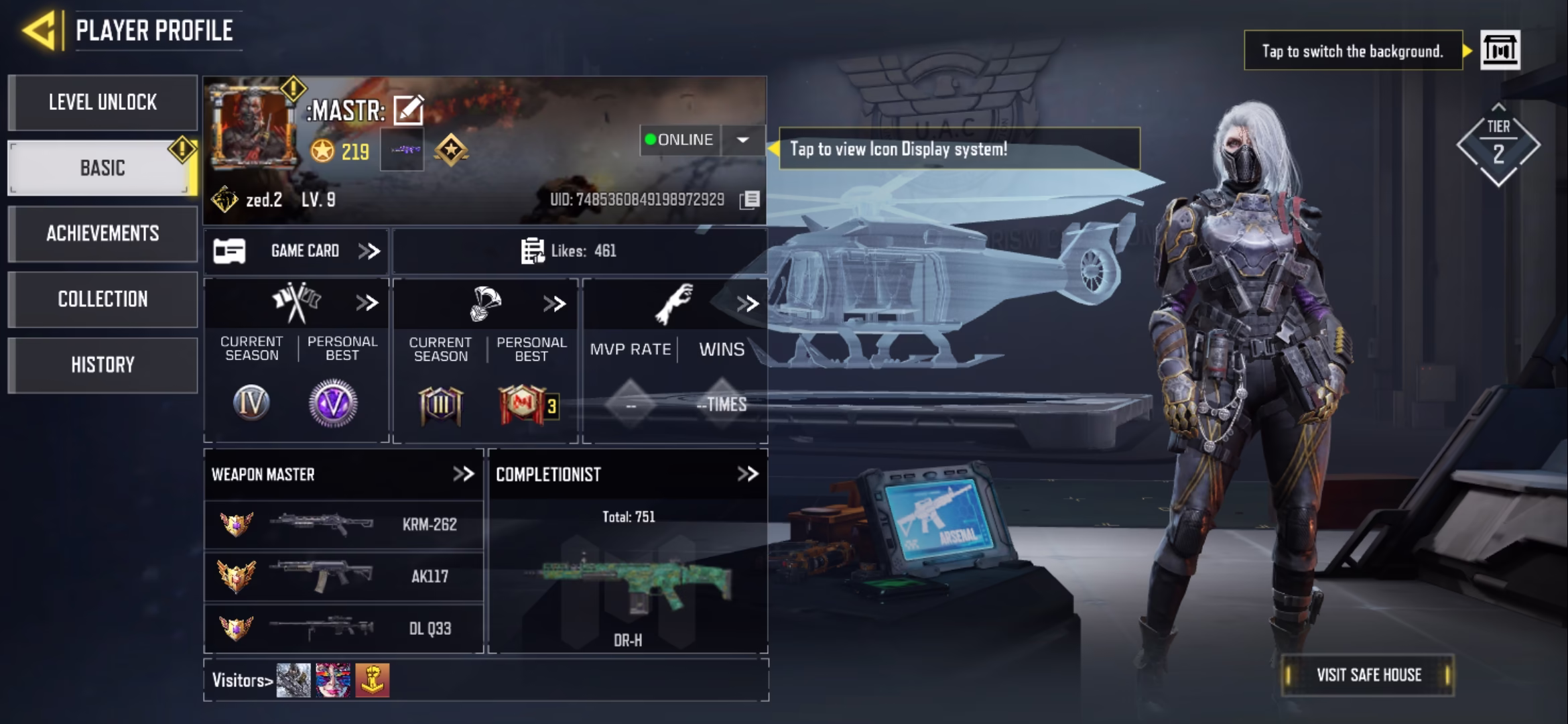Screen dimensions: 1568x724
Task: Click the player avatar portrait
Action: pyautogui.click(x=253, y=127)
